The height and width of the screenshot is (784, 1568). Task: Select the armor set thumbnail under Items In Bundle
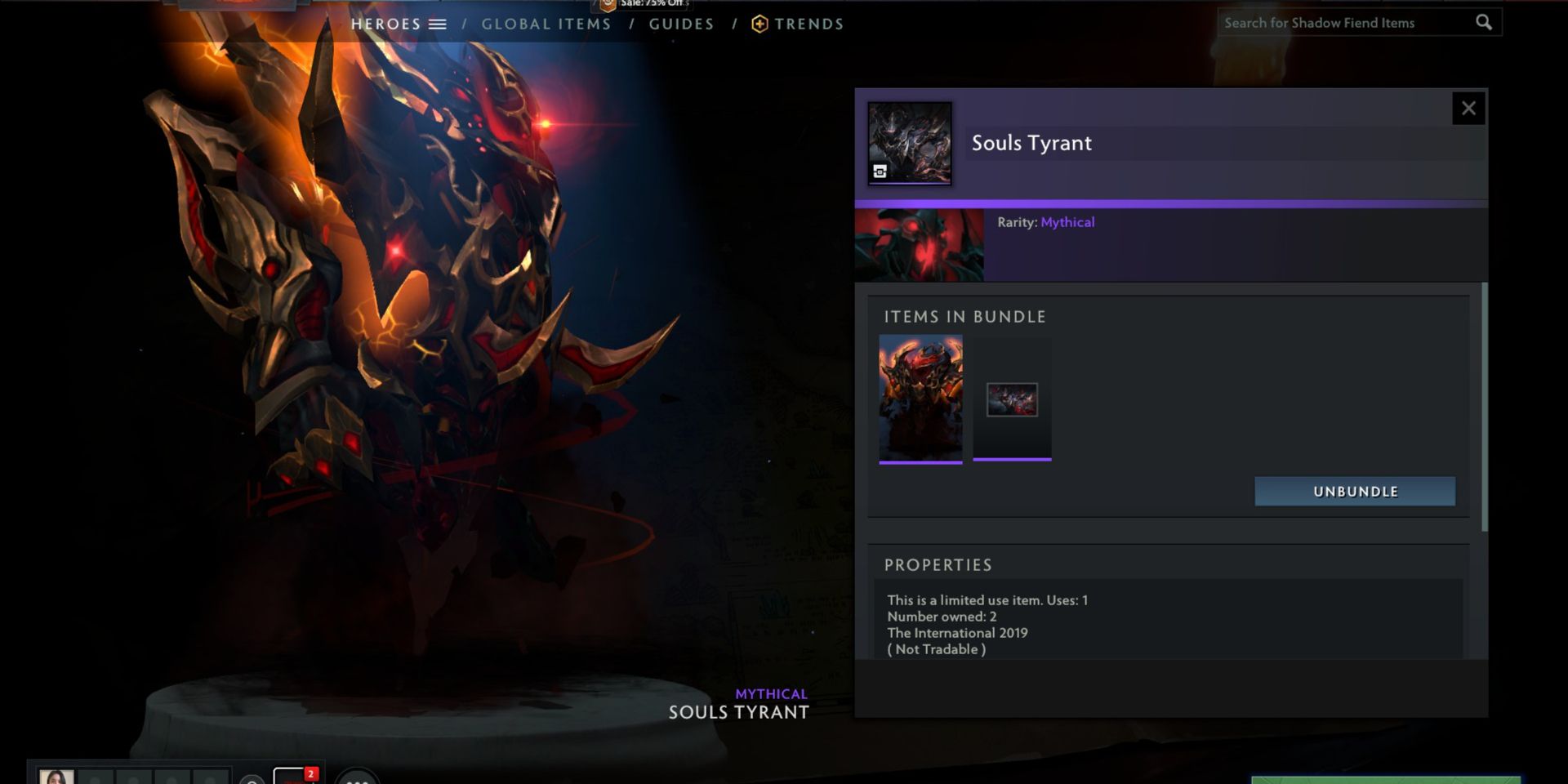tap(920, 399)
